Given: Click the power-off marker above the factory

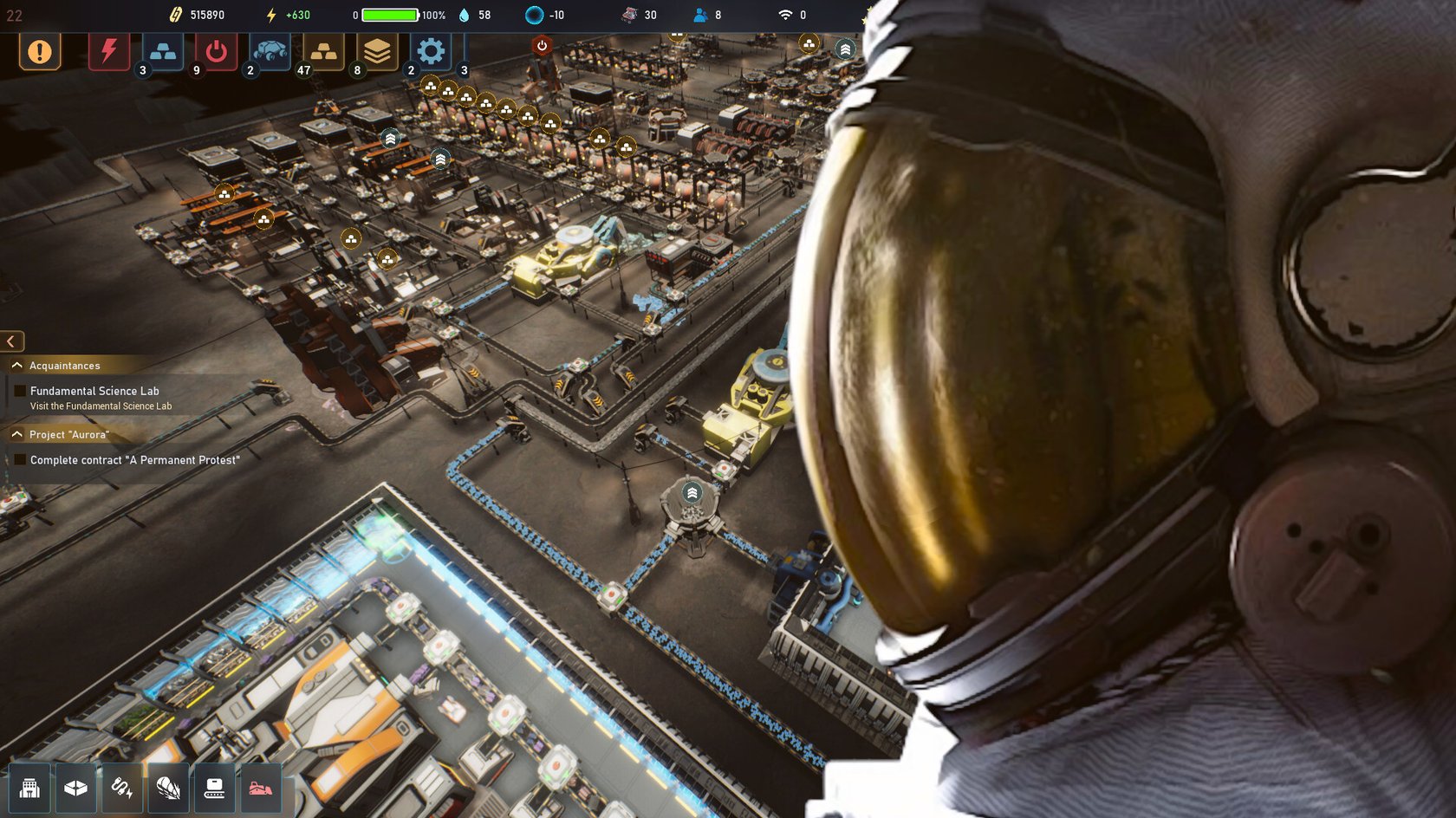Looking at the screenshot, I should coord(543,46).
